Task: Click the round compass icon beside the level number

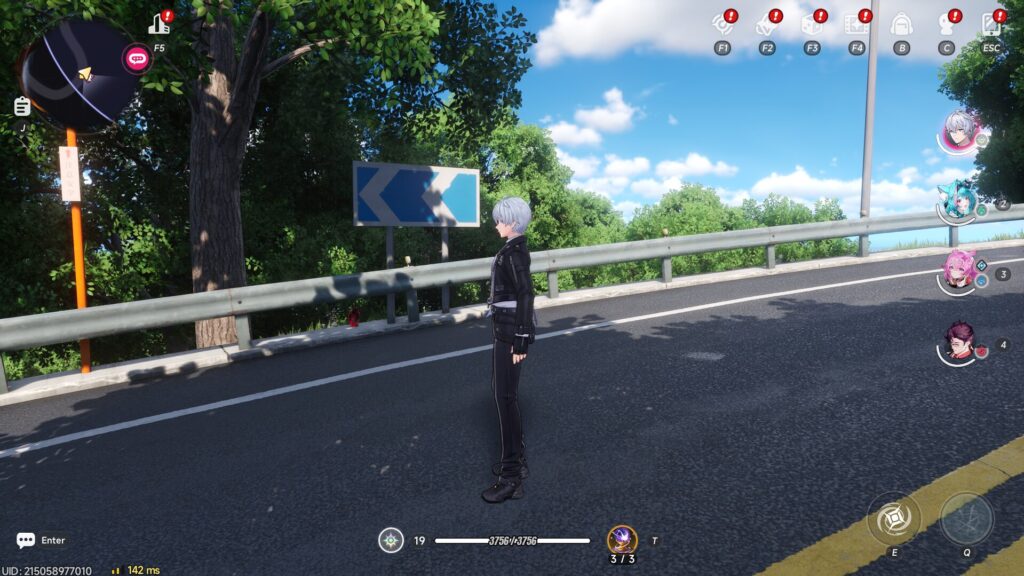Action: (391, 540)
